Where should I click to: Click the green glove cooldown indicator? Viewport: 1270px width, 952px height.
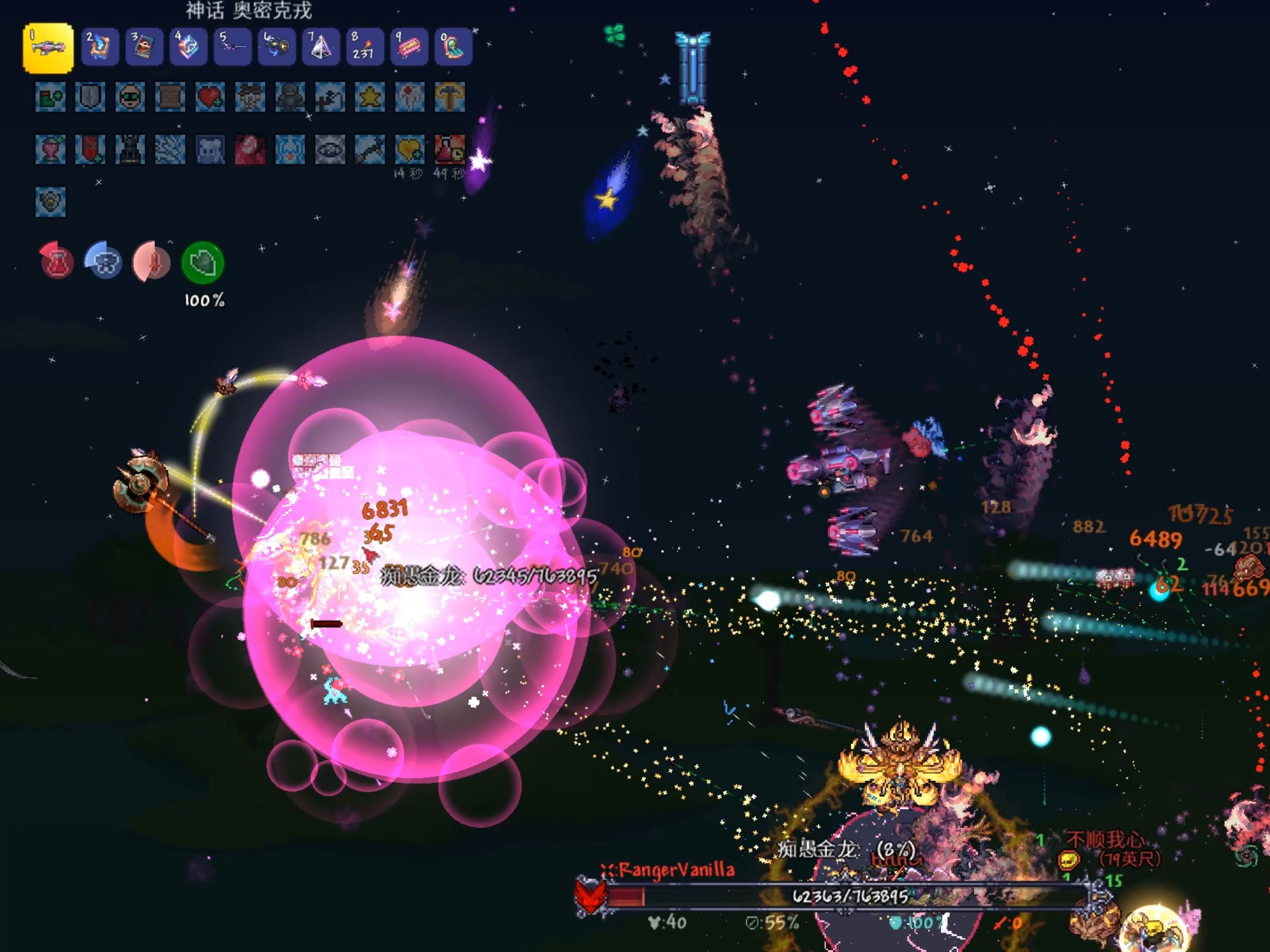[x=203, y=263]
